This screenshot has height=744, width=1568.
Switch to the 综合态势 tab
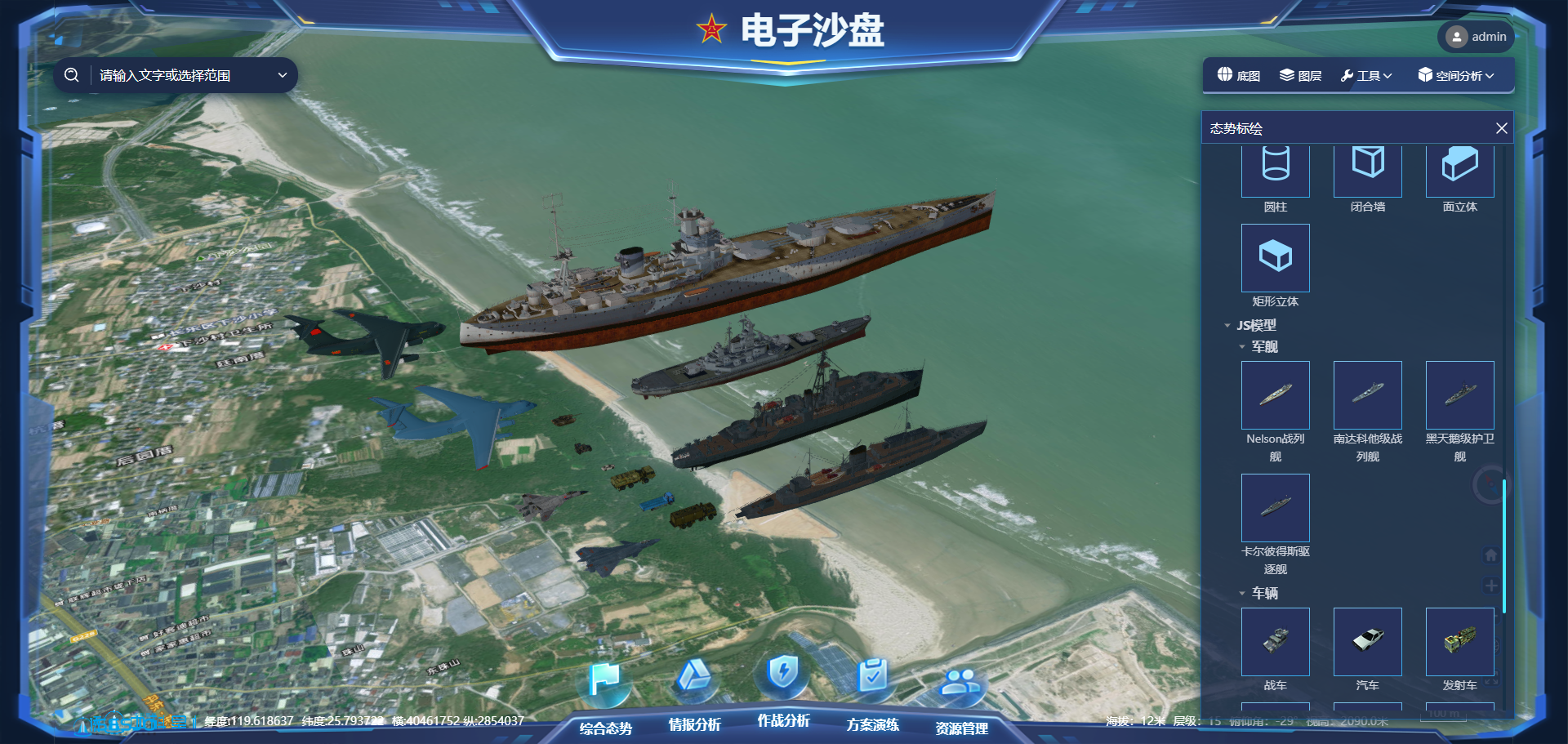click(605, 727)
